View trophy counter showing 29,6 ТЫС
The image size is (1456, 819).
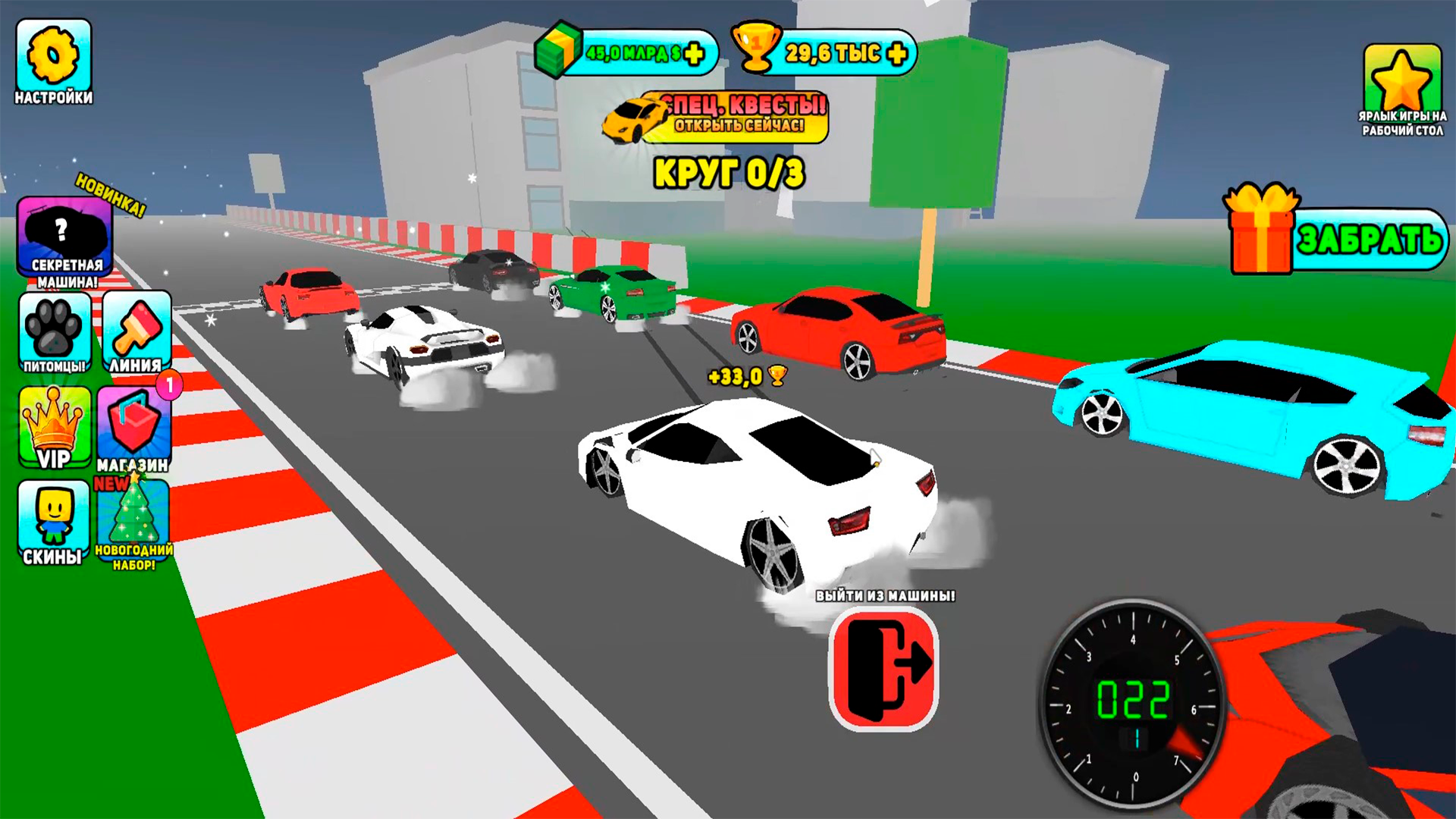[x=834, y=52]
